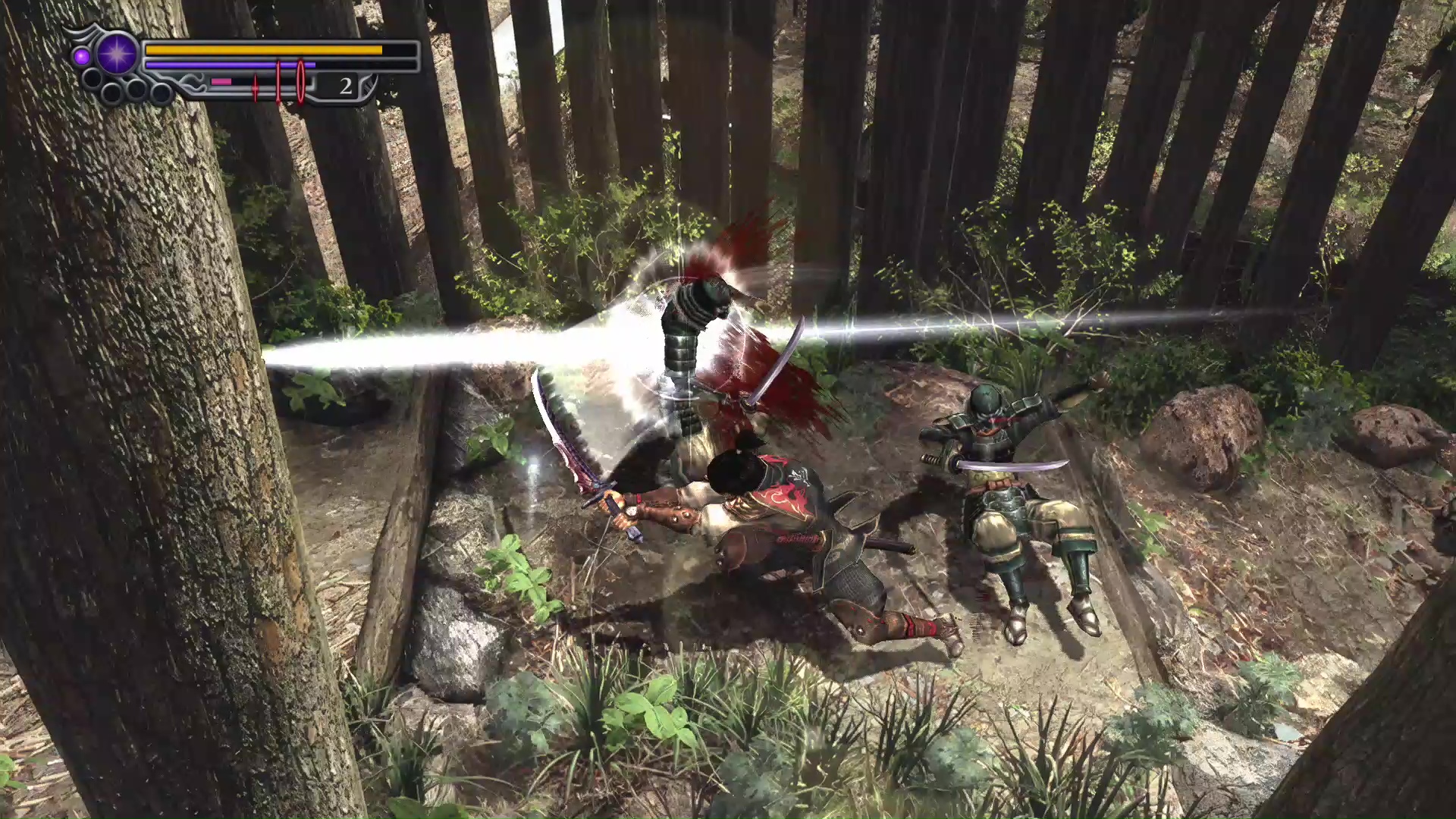Select the large purple star orb icon
This screenshot has height=819, width=1456.
tap(118, 54)
